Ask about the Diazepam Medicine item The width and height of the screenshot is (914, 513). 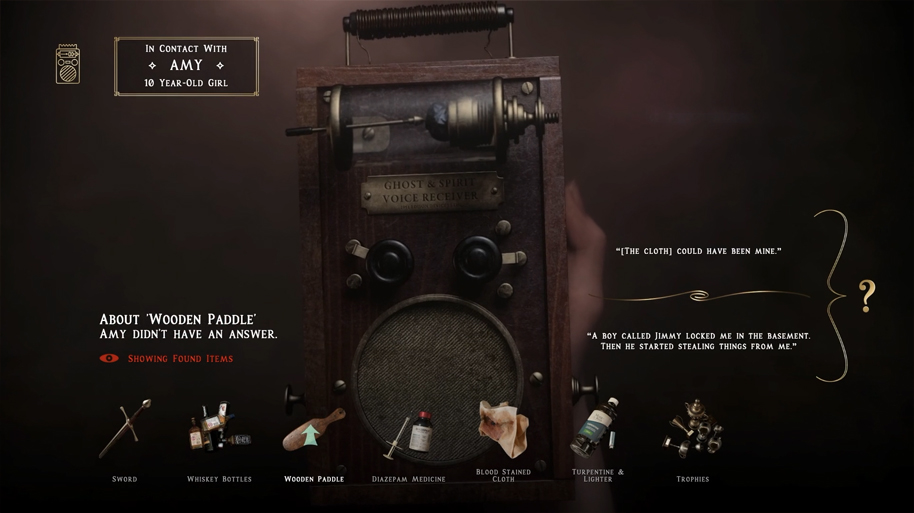point(409,435)
